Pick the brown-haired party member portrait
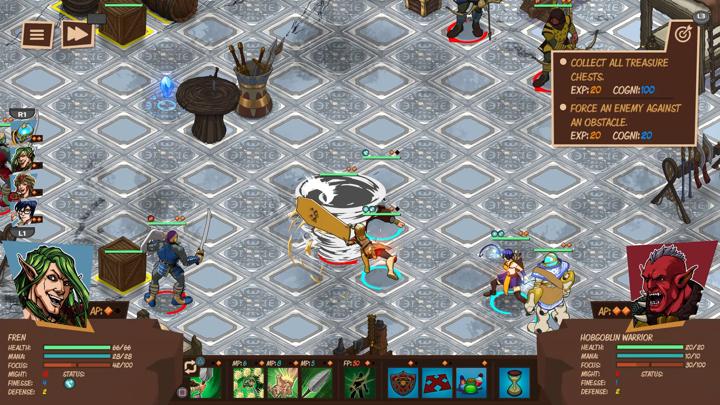This screenshot has height=405, width=720. click(23, 184)
